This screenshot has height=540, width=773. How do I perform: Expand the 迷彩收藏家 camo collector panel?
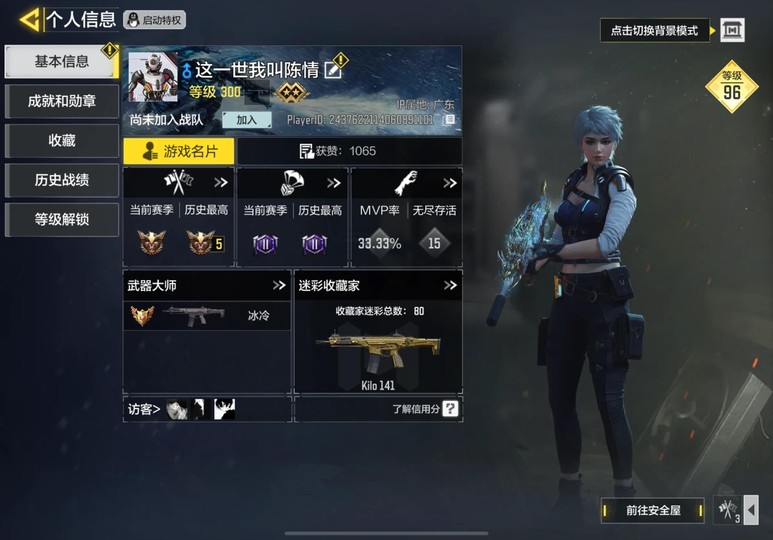click(x=450, y=285)
